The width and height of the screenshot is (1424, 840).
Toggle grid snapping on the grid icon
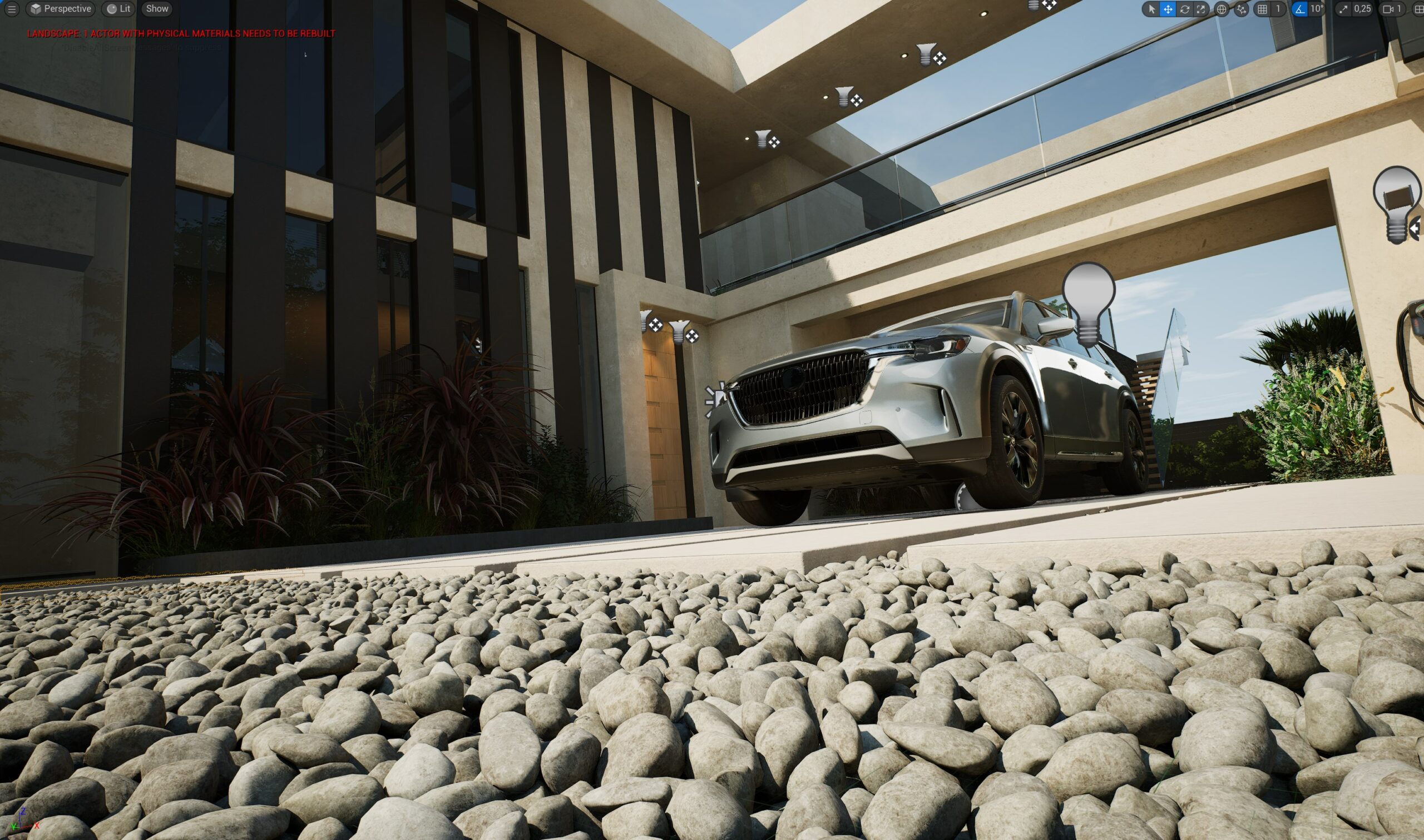pos(1262,9)
